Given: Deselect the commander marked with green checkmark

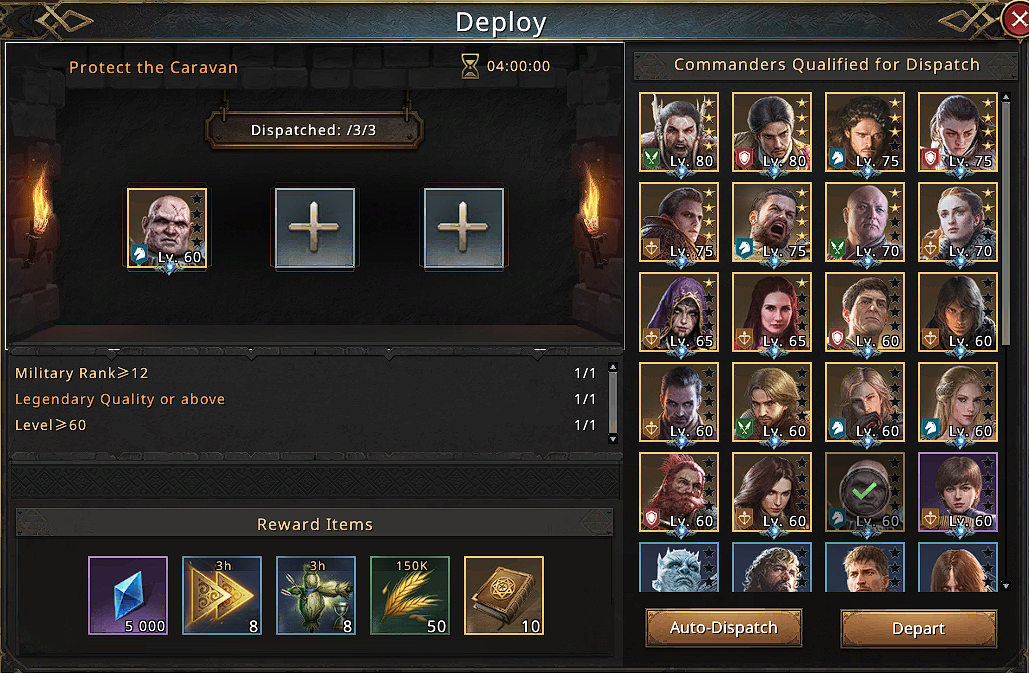Looking at the screenshot, I should coord(865,492).
